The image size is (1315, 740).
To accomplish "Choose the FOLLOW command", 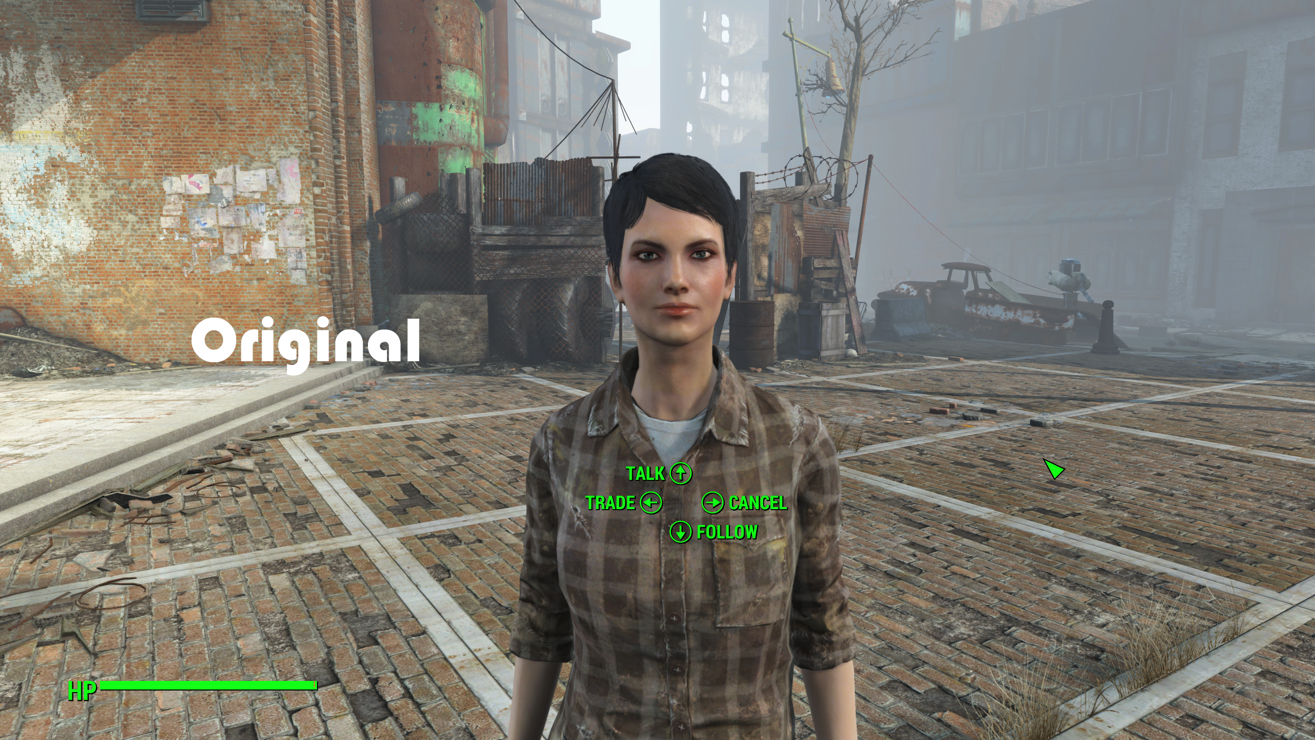I will (714, 532).
